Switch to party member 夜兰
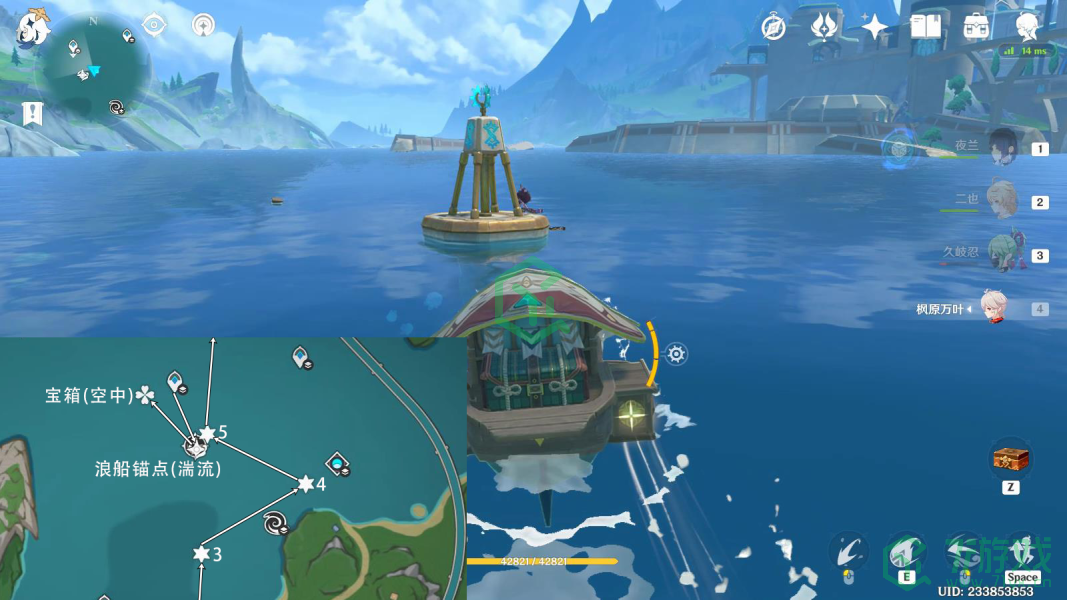 [x=1003, y=148]
